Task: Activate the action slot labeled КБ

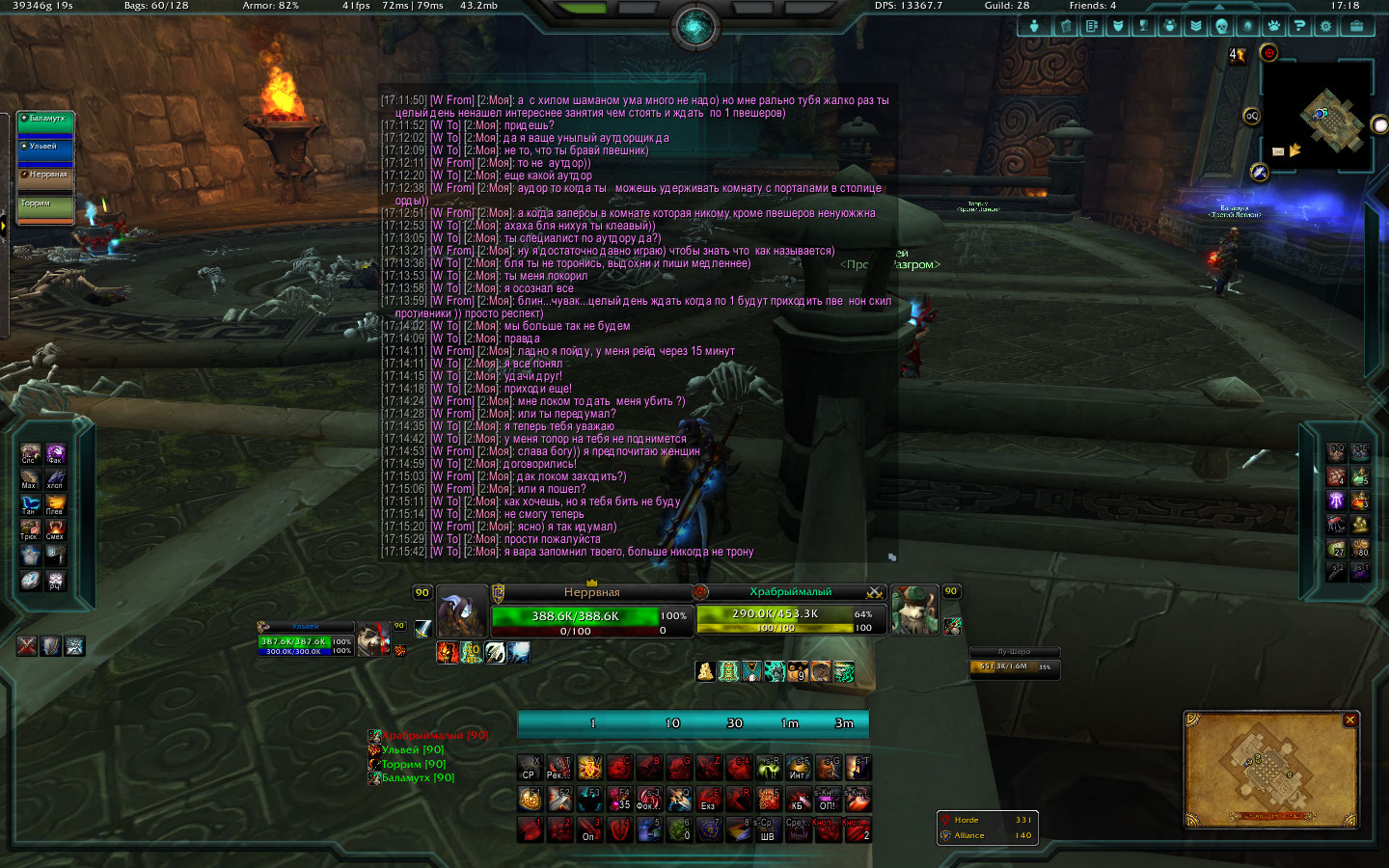Action: tap(798, 799)
